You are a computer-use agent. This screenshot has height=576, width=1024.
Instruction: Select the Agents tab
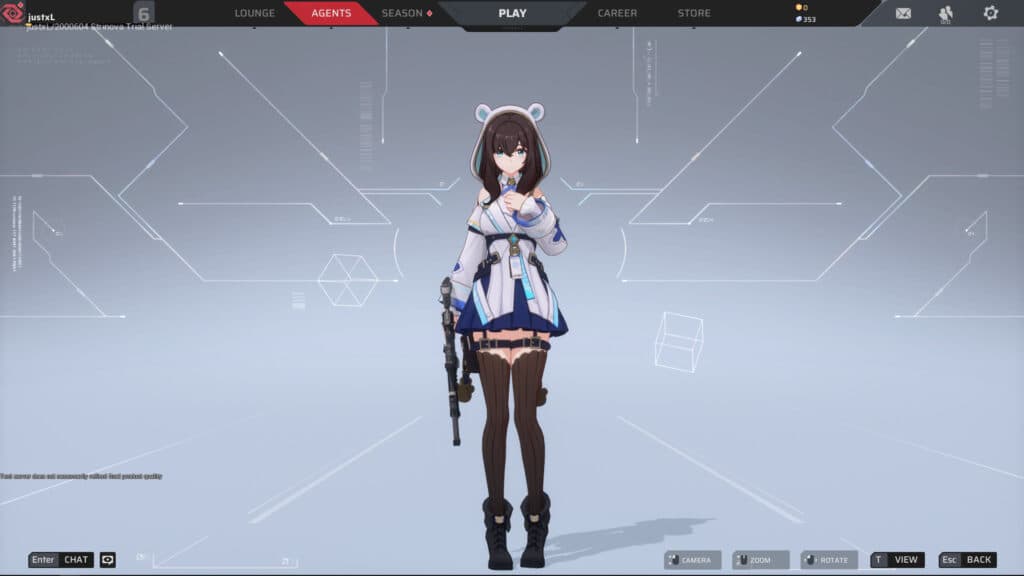331,13
